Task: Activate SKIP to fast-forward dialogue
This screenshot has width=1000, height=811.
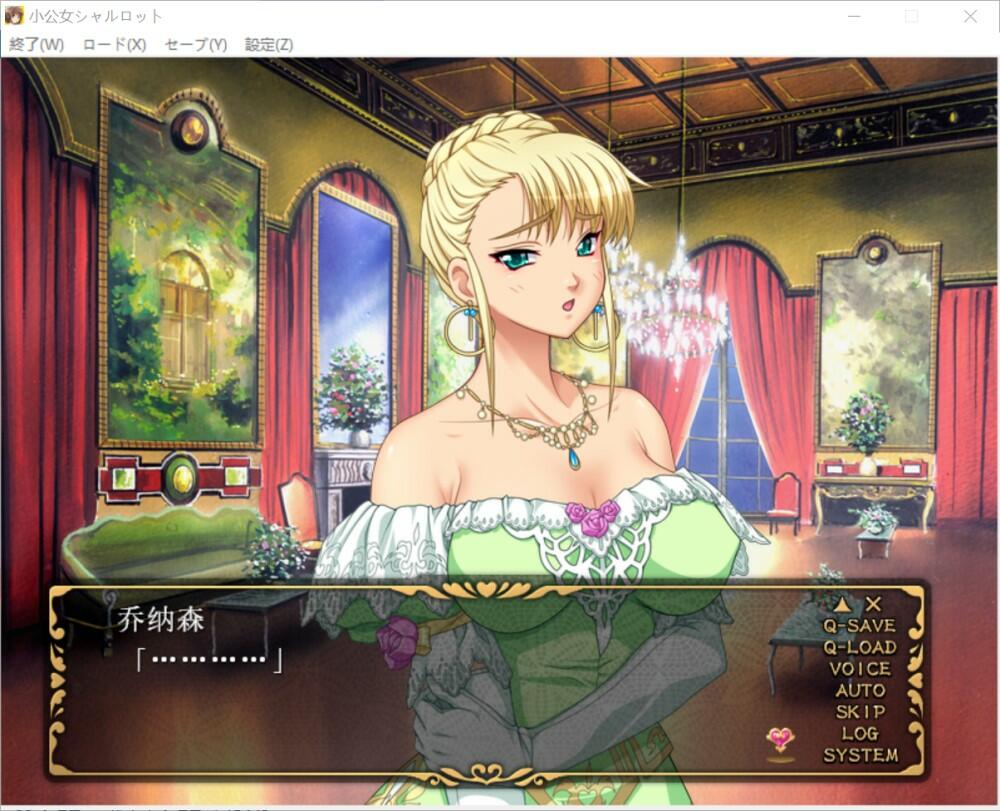Action: pyautogui.click(x=859, y=712)
